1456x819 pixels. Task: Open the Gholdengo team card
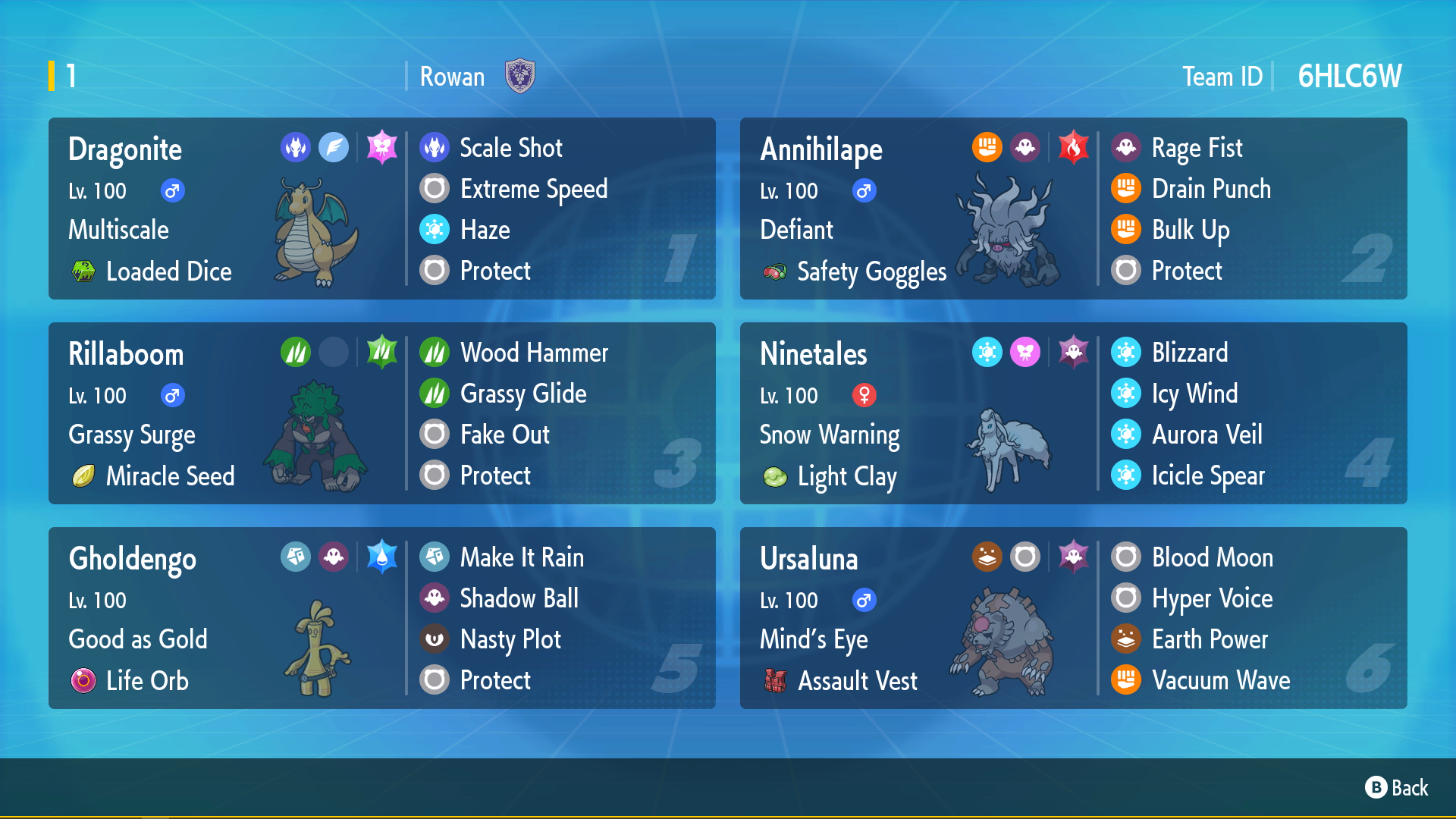click(381, 618)
